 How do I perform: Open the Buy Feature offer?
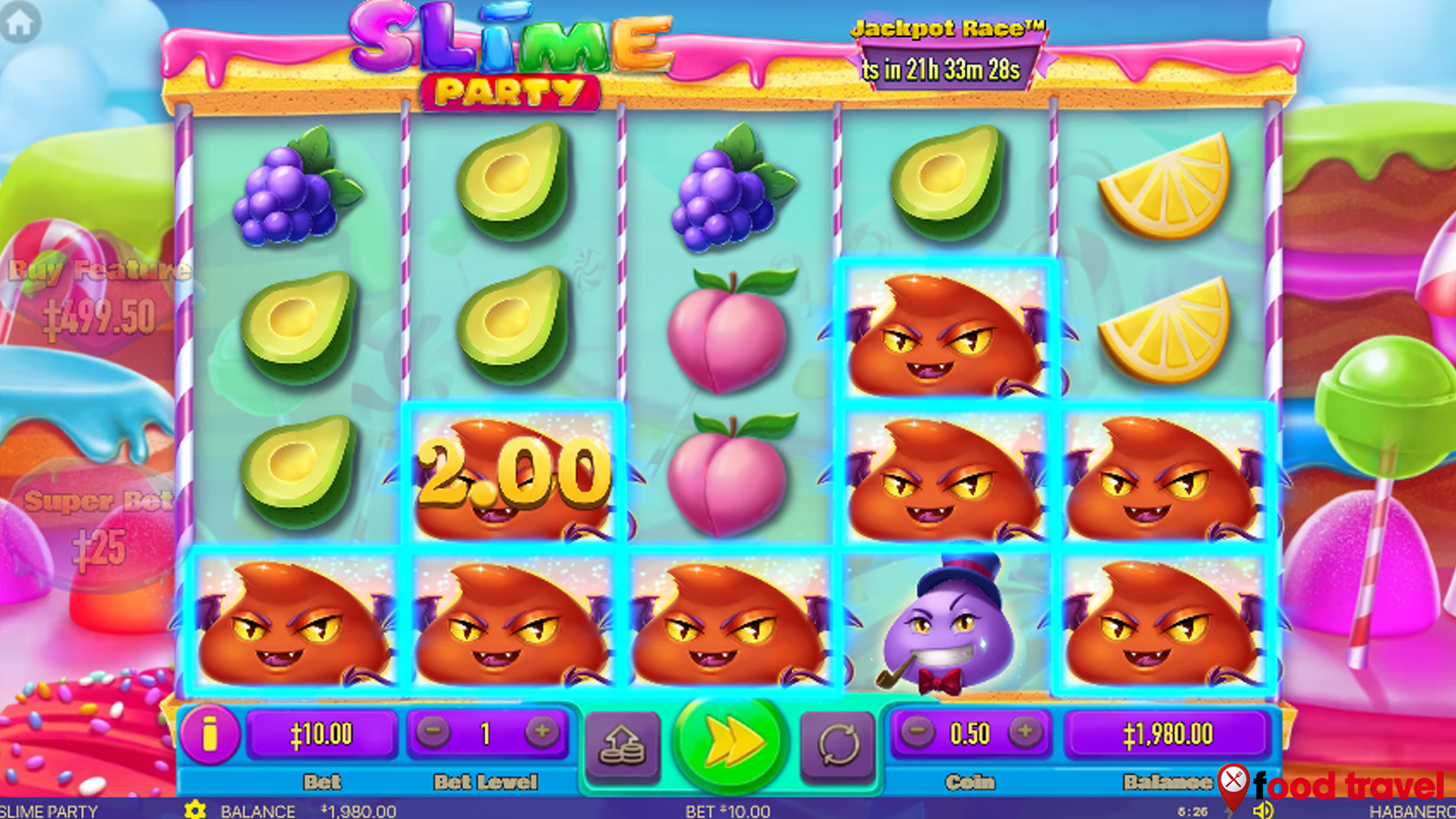pos(99,297)
